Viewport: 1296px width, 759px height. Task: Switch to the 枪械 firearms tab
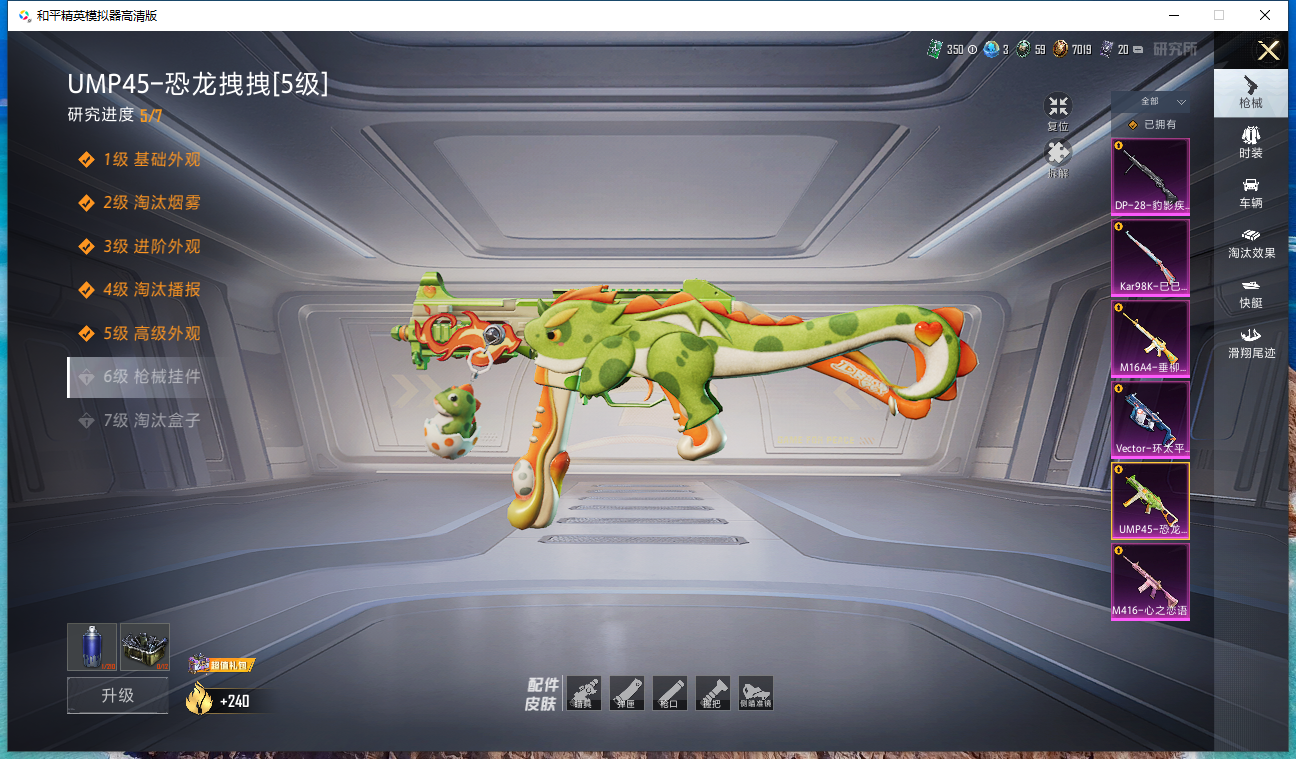1250,91
